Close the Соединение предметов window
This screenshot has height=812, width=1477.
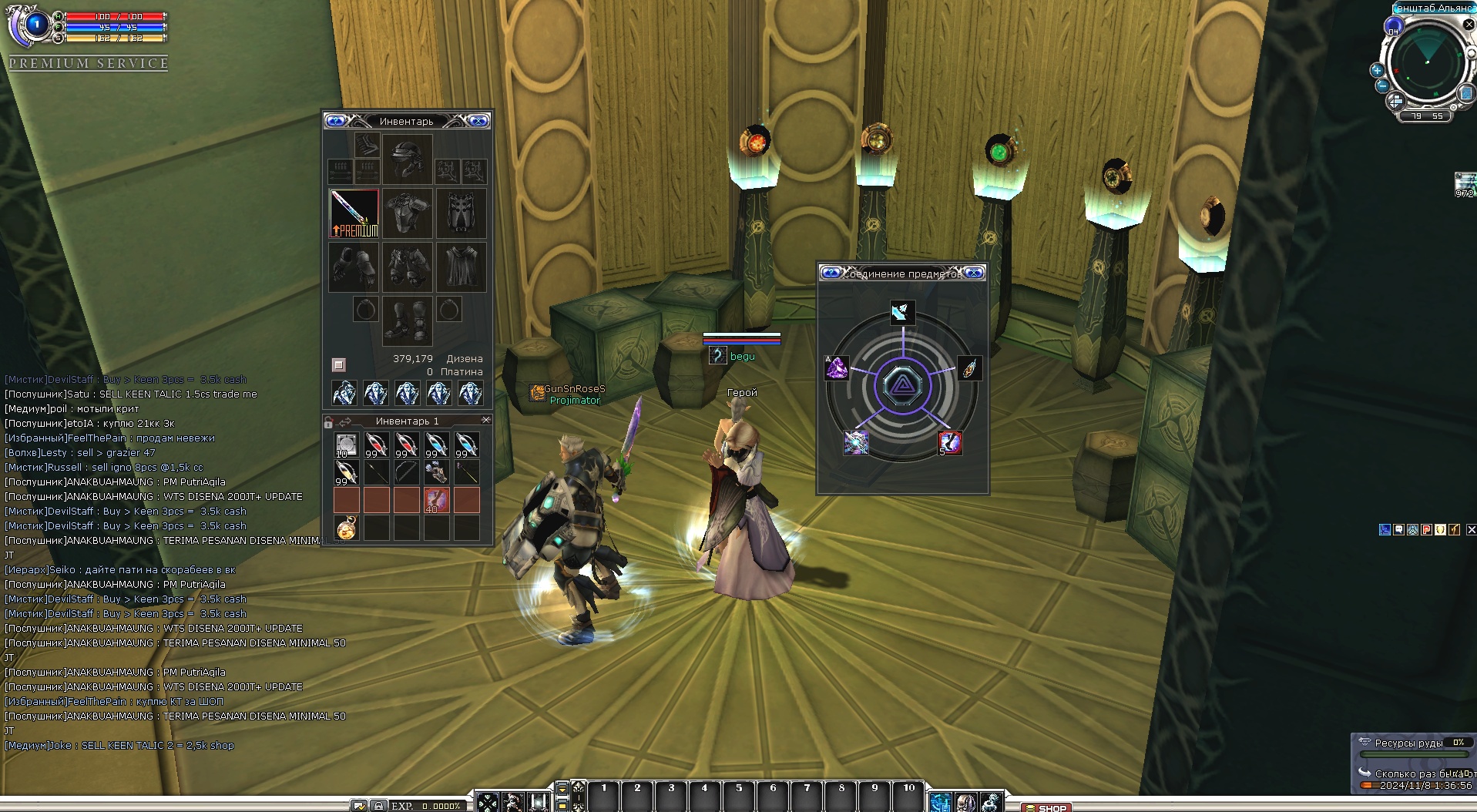point(975,273)
